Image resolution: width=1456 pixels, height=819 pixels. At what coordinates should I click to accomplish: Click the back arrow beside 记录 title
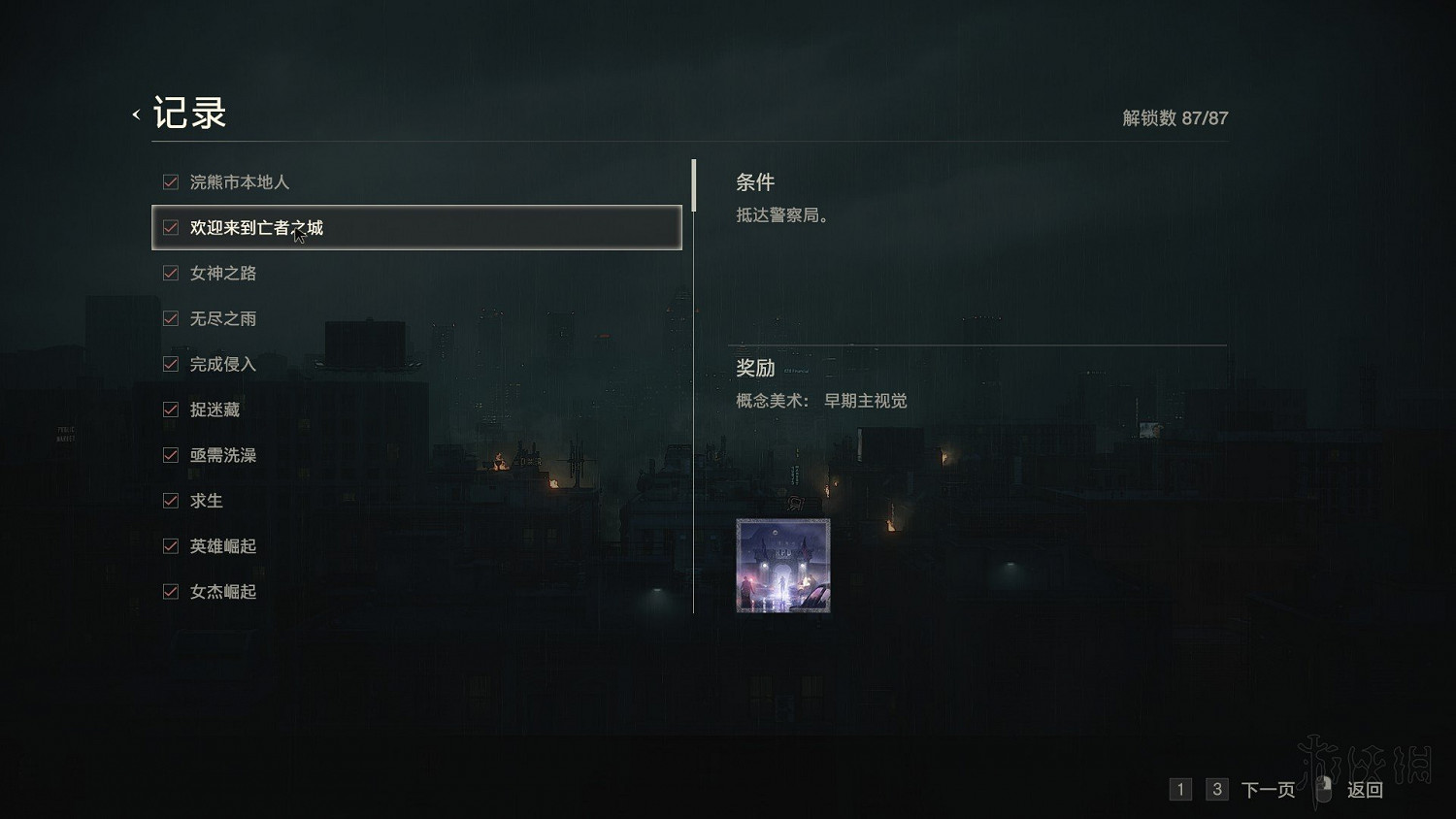[135, 114]
